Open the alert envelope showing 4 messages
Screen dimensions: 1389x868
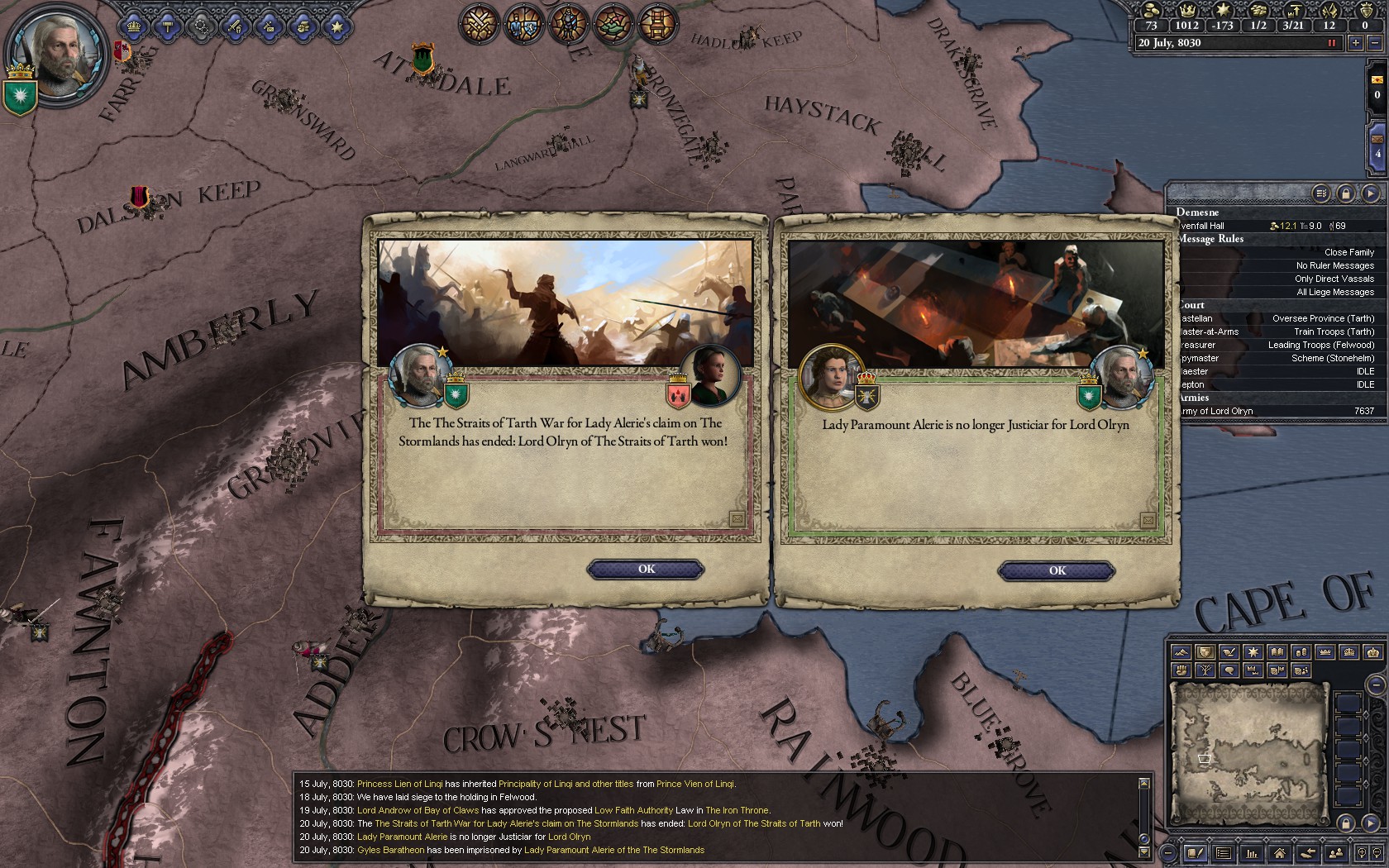(x=1377, y=143)
